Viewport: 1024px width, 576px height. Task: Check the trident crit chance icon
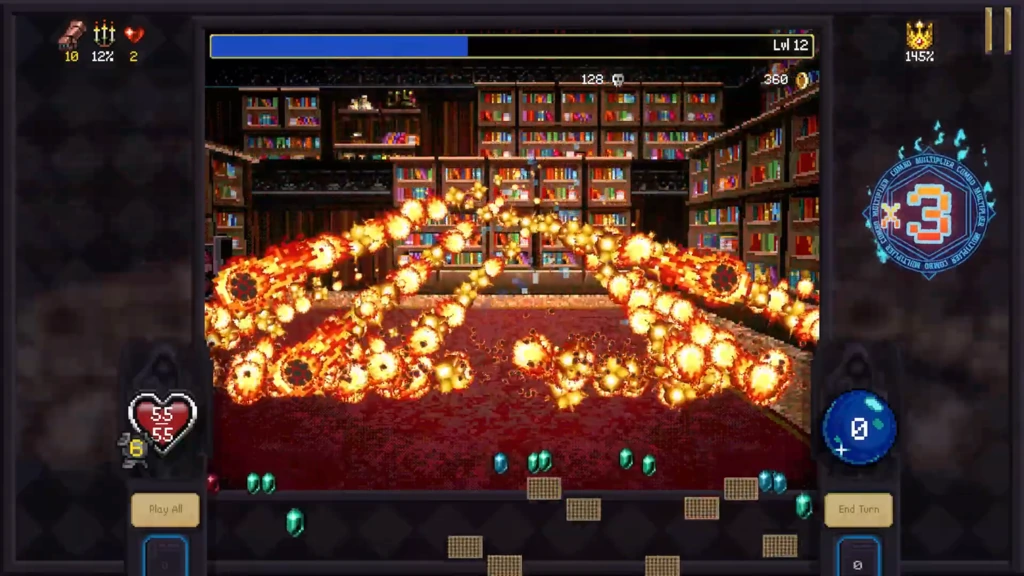click(104, 34)
